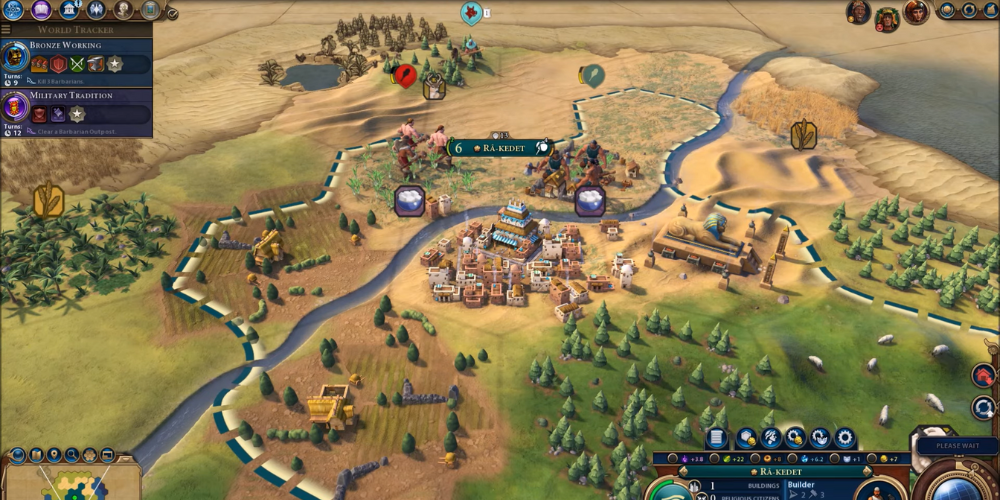Image resolution: width=1000 pixels, height=500 pixels.
Task: Open the Religion screen (winged icon)
Action: [x=96, y=10]
